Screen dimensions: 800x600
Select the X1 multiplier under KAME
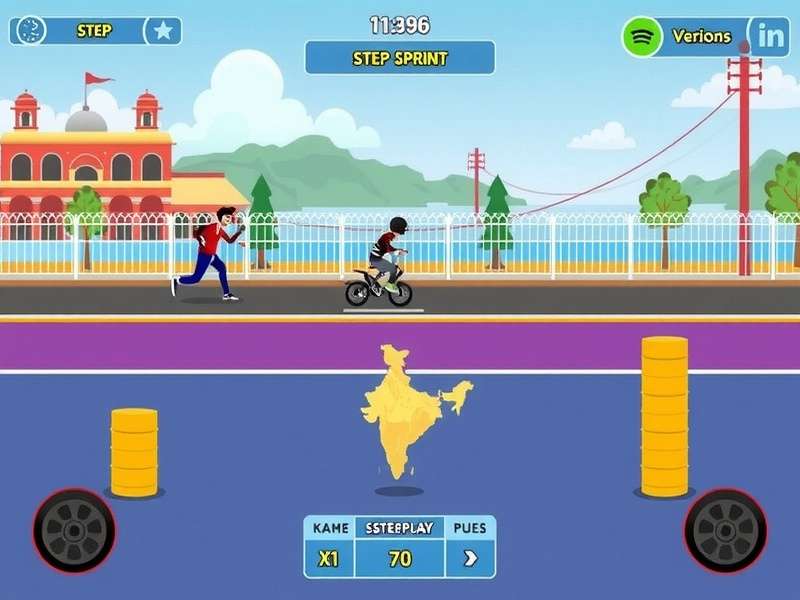tap(329, 559)
